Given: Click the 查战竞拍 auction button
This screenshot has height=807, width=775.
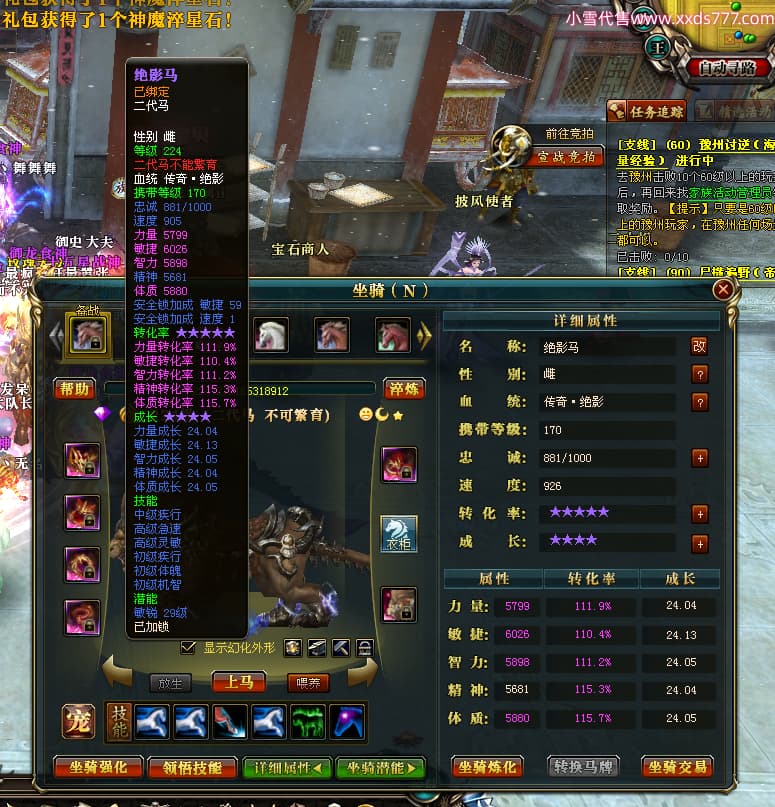Looking at the screenshot, I should pos(566,157).
